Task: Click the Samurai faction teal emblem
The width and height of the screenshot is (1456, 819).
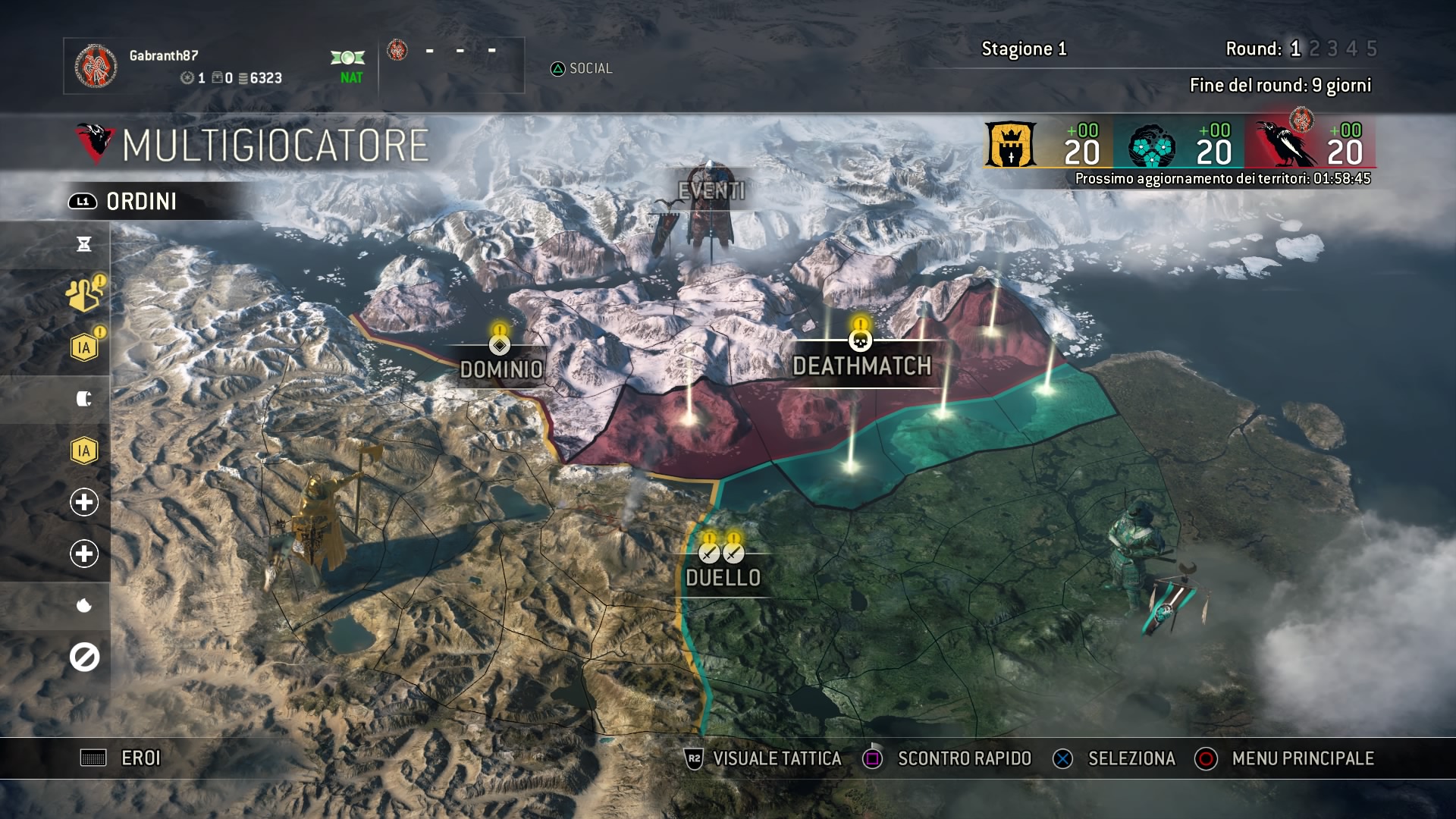Action: pos(1151,146)
